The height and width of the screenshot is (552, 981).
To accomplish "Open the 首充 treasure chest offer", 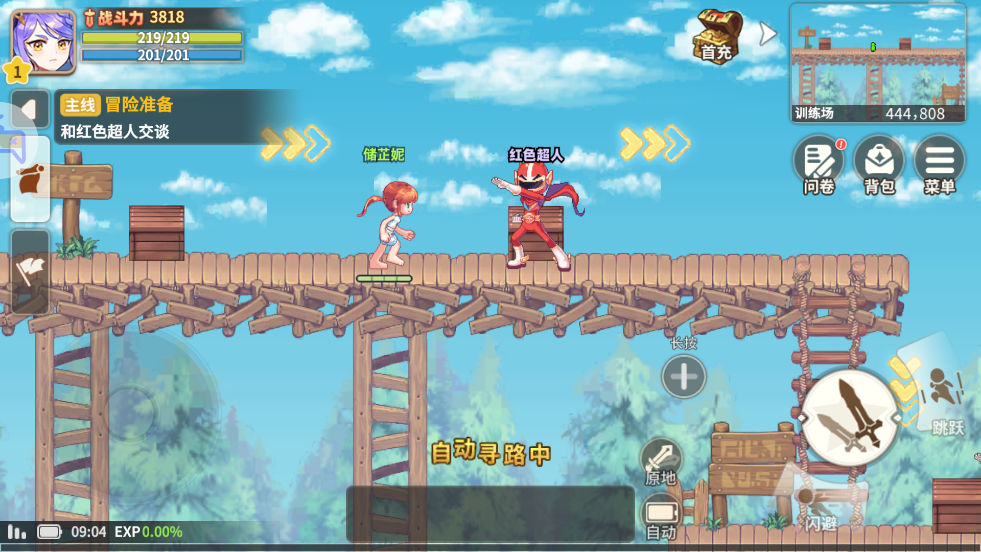I will pyautogui.click(x=718, y=35).
